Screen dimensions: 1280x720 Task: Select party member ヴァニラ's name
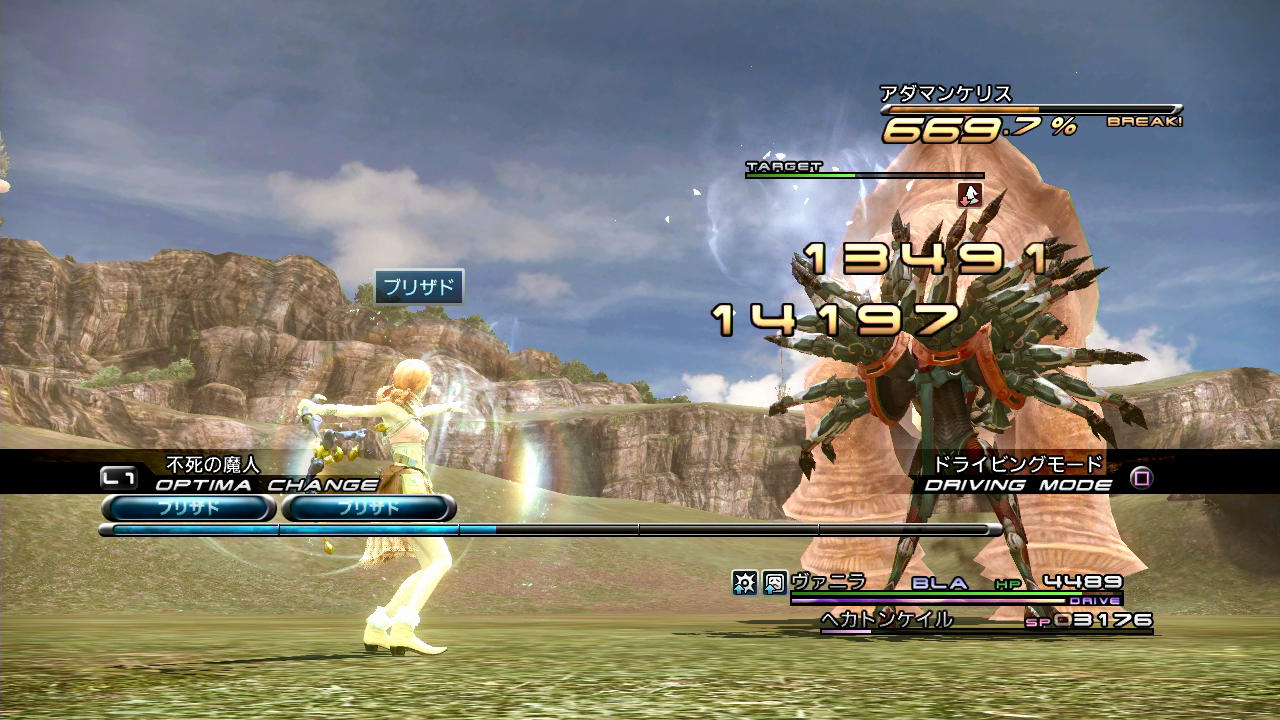tap(828, 582)
